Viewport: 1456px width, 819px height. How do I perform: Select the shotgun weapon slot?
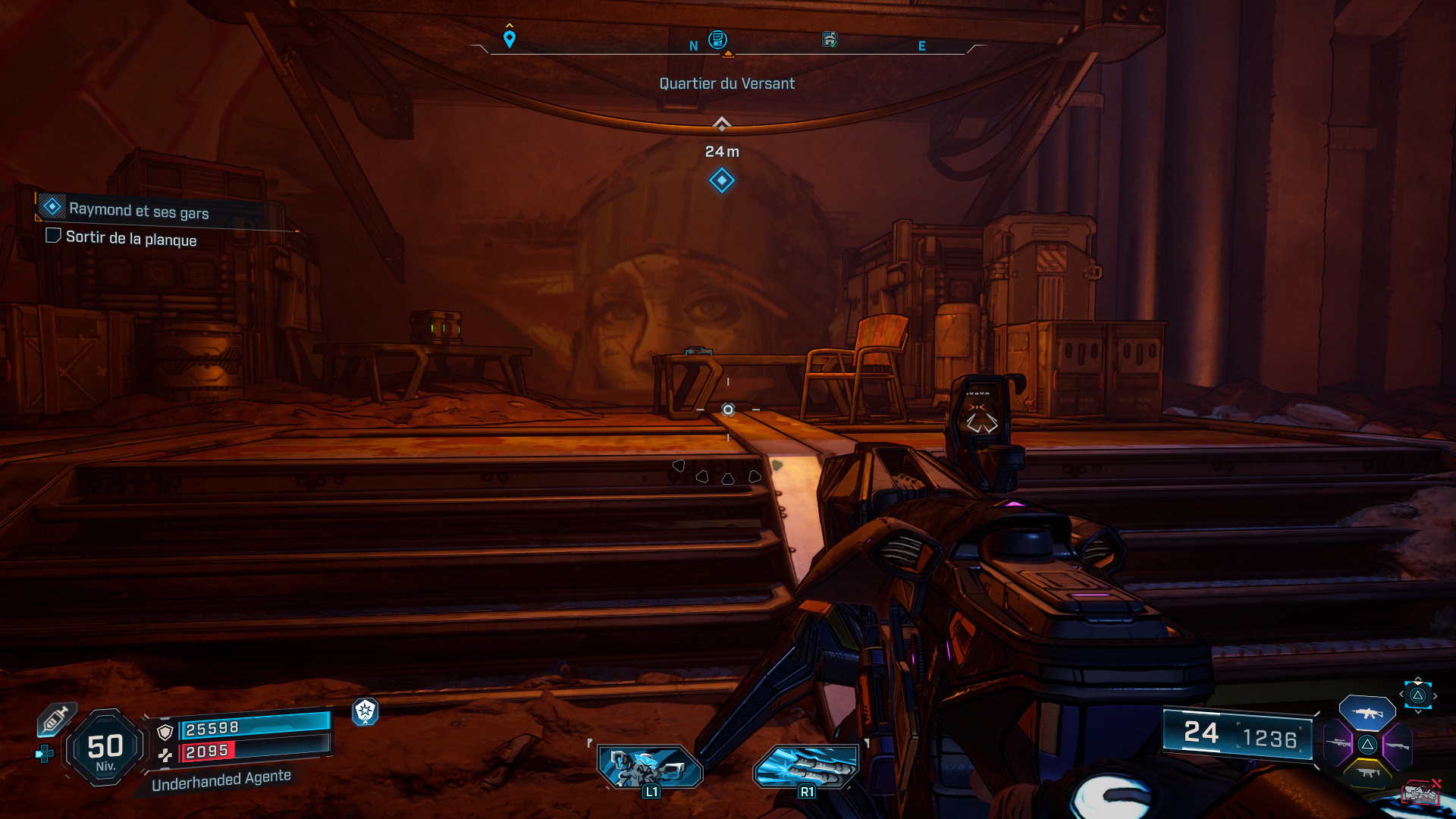(1399, 745)
